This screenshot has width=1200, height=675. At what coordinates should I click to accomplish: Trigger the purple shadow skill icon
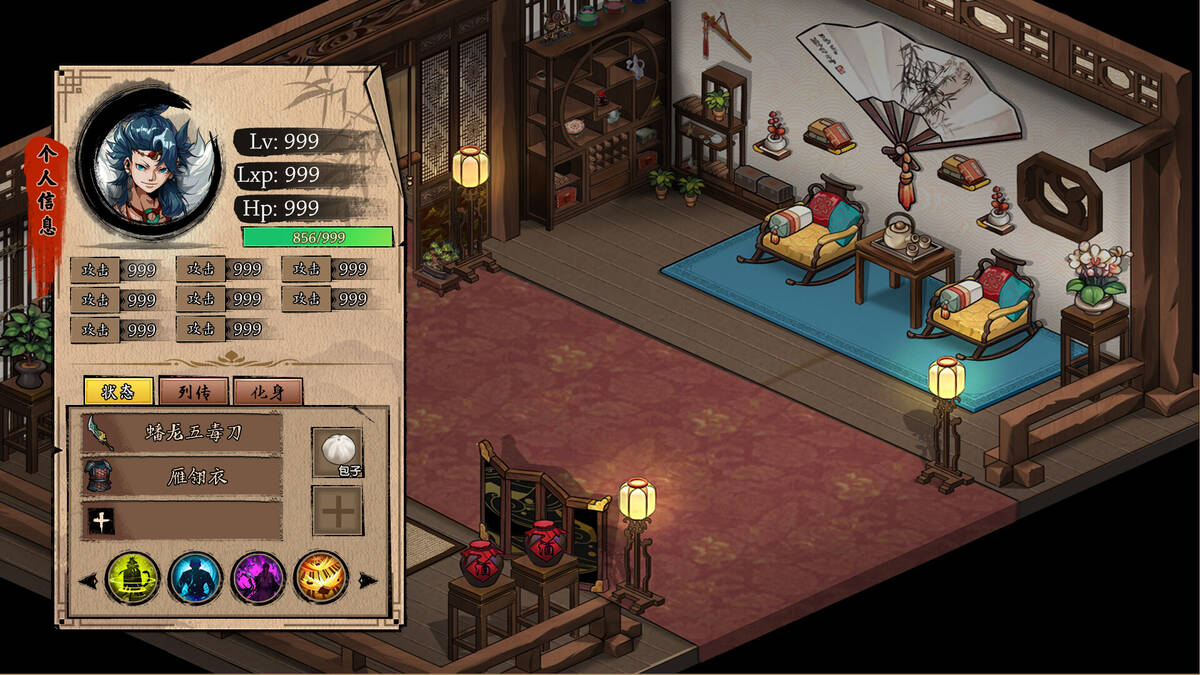258,578
